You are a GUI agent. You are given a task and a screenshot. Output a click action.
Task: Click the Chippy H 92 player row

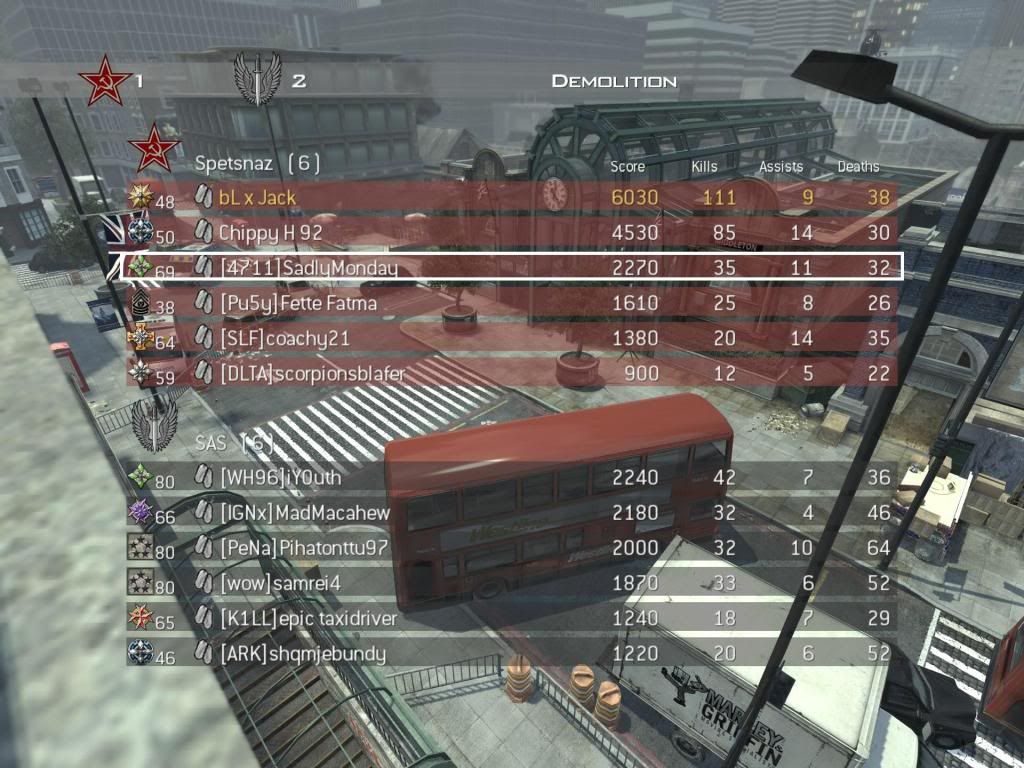point(510,232)
